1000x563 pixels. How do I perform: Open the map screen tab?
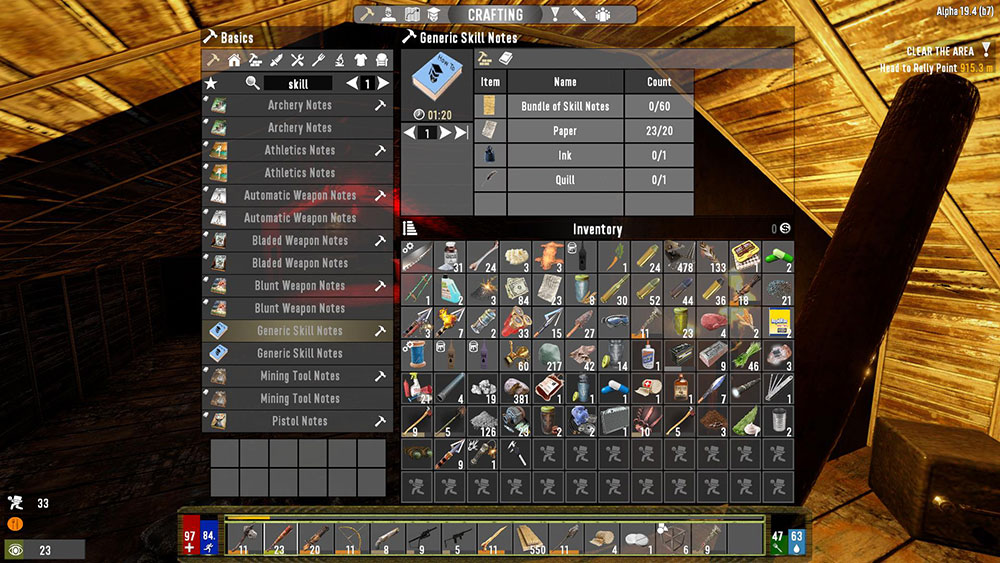(x=412, y=15)
